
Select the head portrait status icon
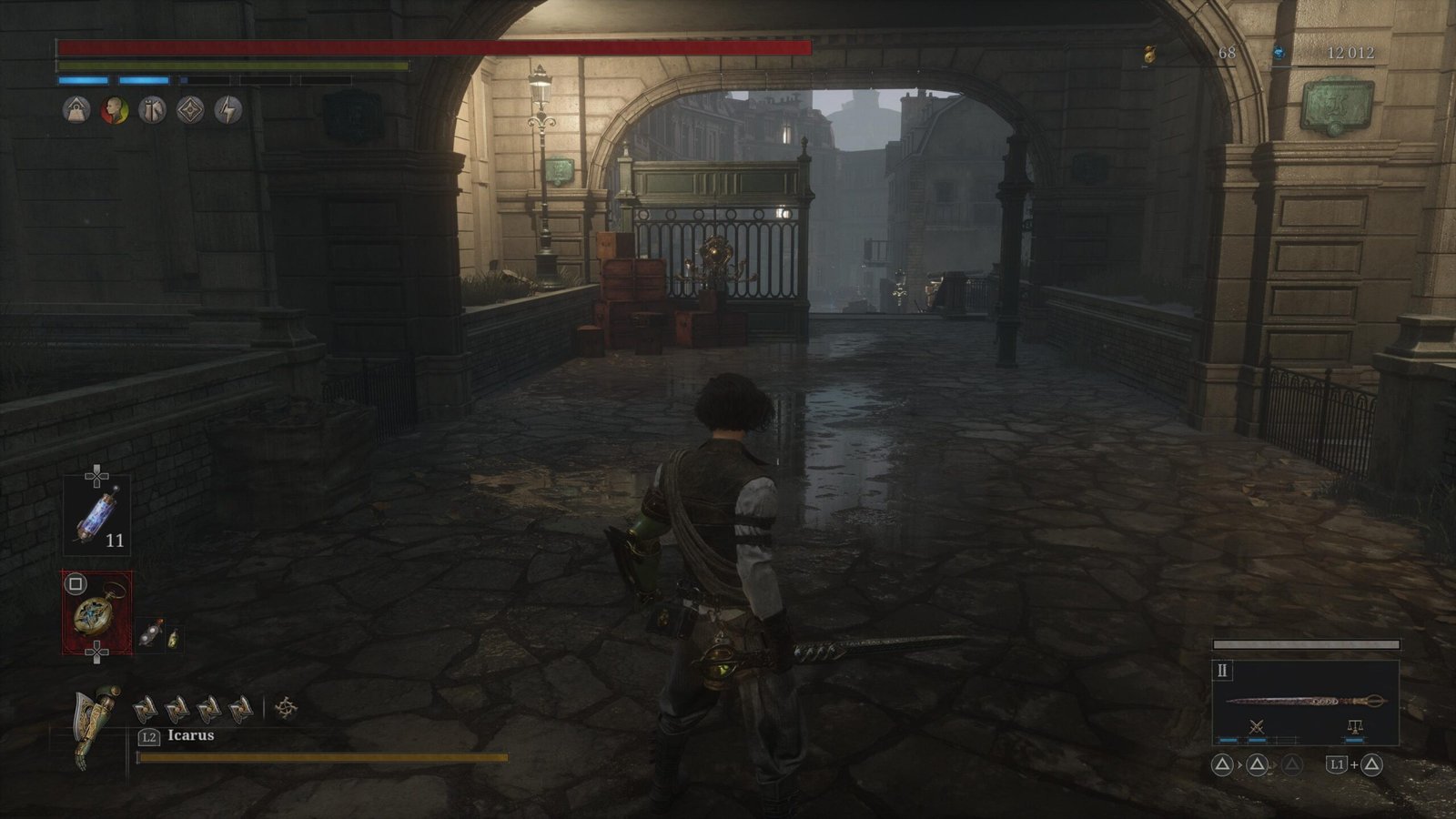point(114,110)
